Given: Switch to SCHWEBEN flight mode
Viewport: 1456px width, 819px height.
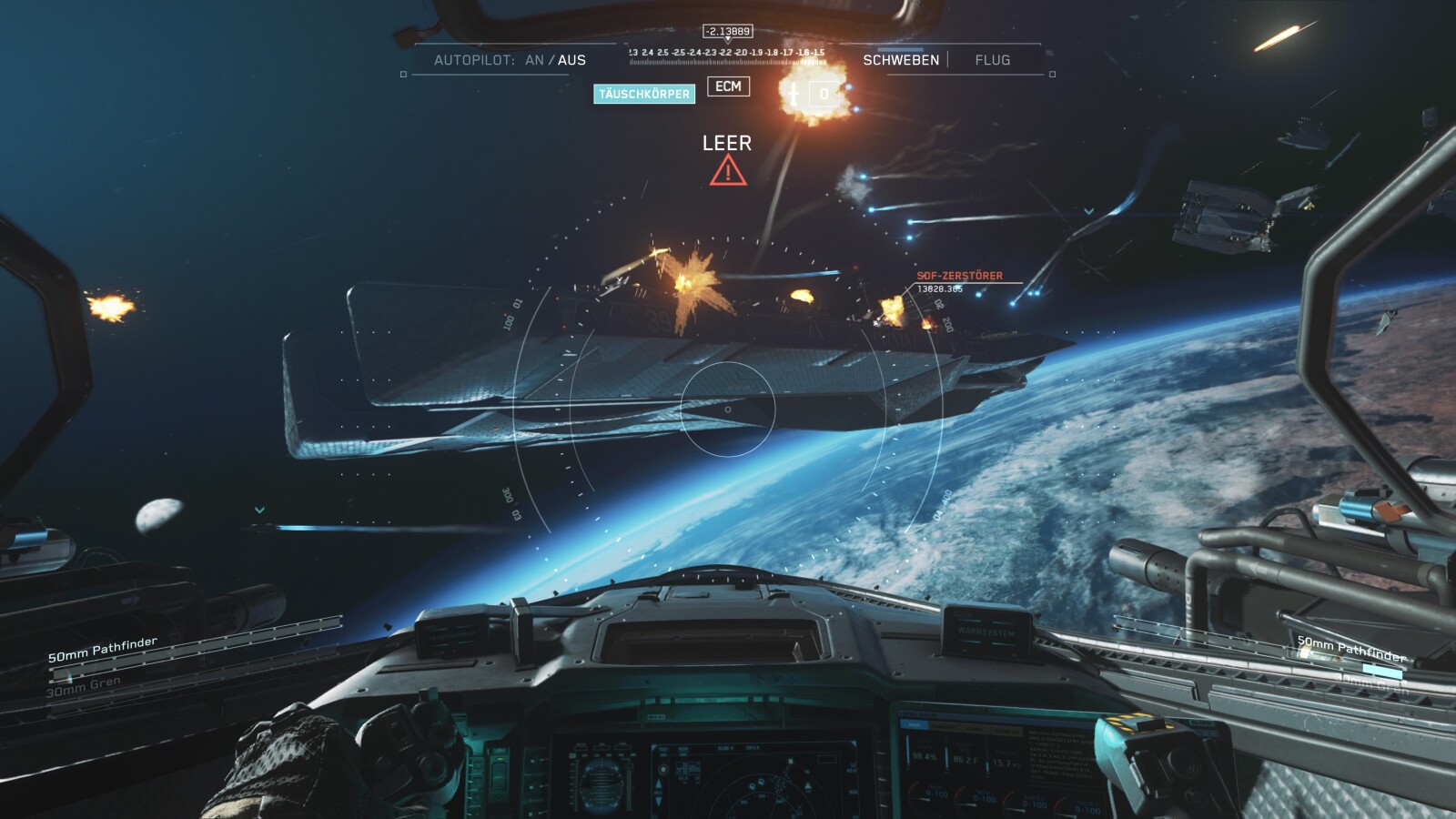Looking at the screenshot, I should point(903,60).
